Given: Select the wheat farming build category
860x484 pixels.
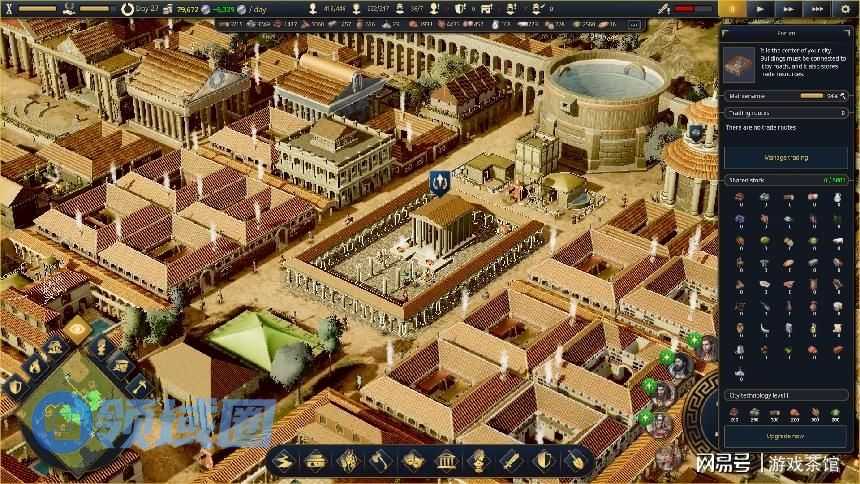Looking at the screenshot, I should coord(348,461).
